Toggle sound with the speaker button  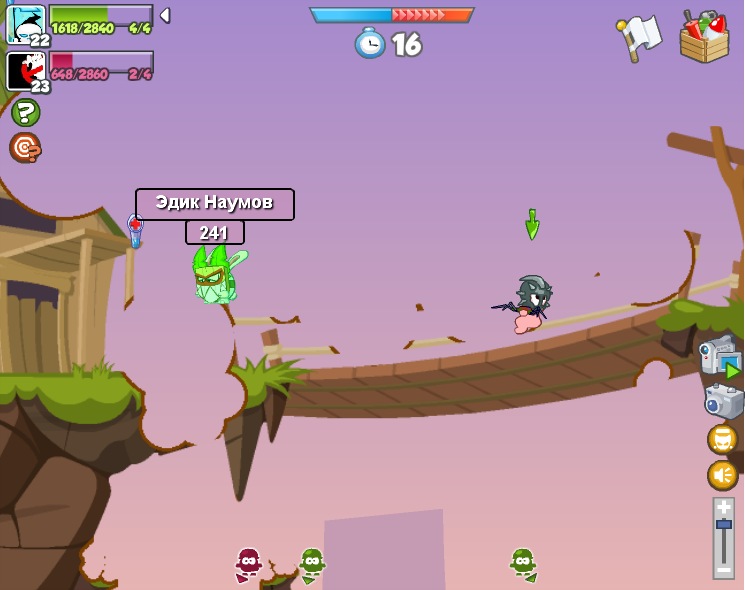pyautogui.click(x=722, y=475)
